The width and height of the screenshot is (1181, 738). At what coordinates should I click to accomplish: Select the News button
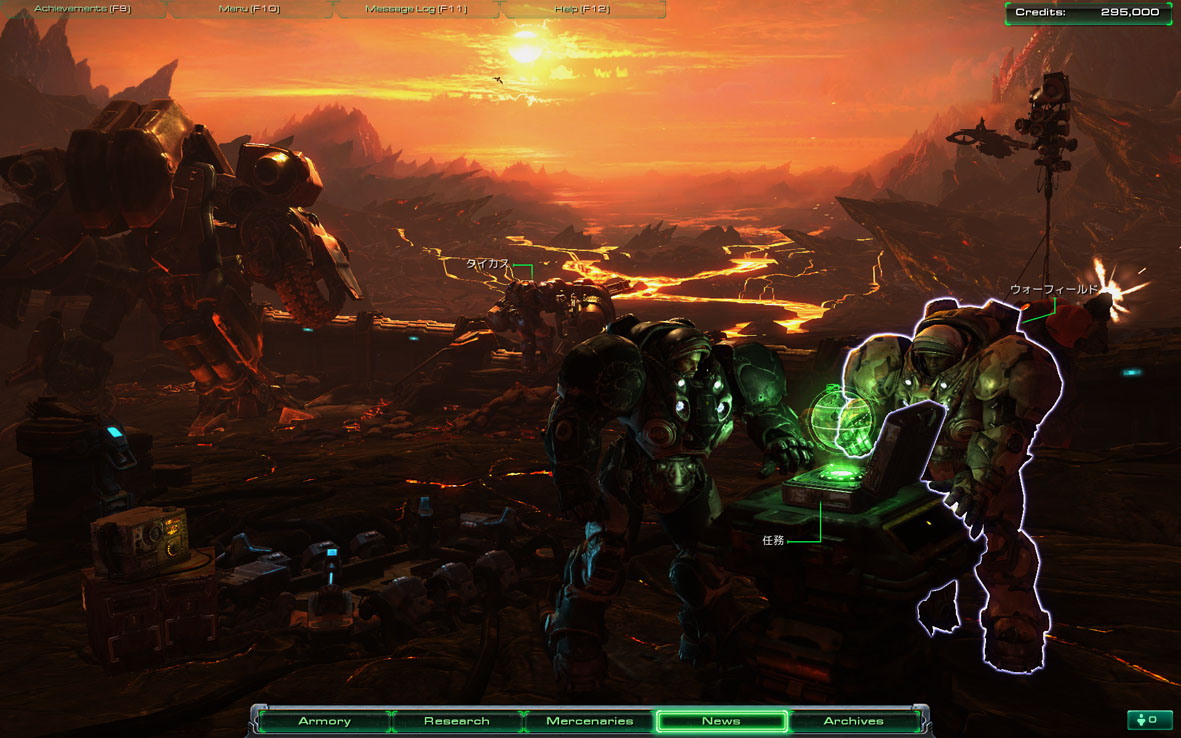pos(721,721)
